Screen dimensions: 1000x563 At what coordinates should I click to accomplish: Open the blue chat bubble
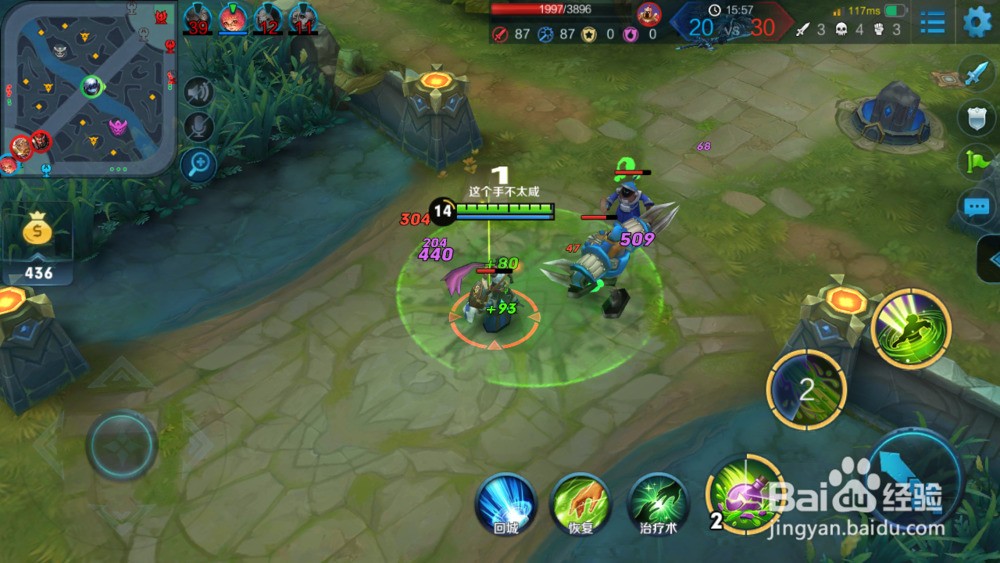pyautogui.click(x=976, y=207)
